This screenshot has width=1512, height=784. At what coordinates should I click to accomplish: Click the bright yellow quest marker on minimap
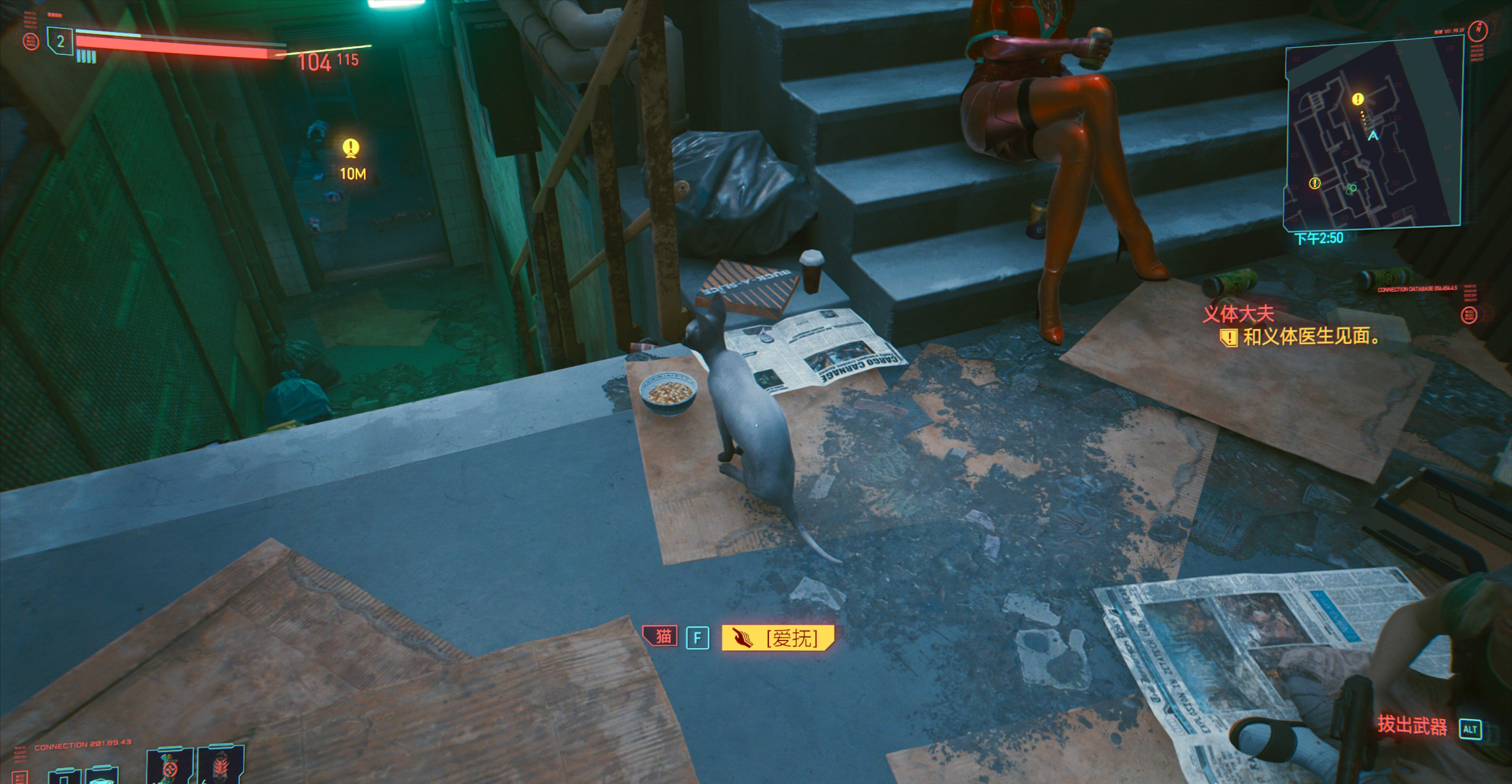click(1358, 99)
